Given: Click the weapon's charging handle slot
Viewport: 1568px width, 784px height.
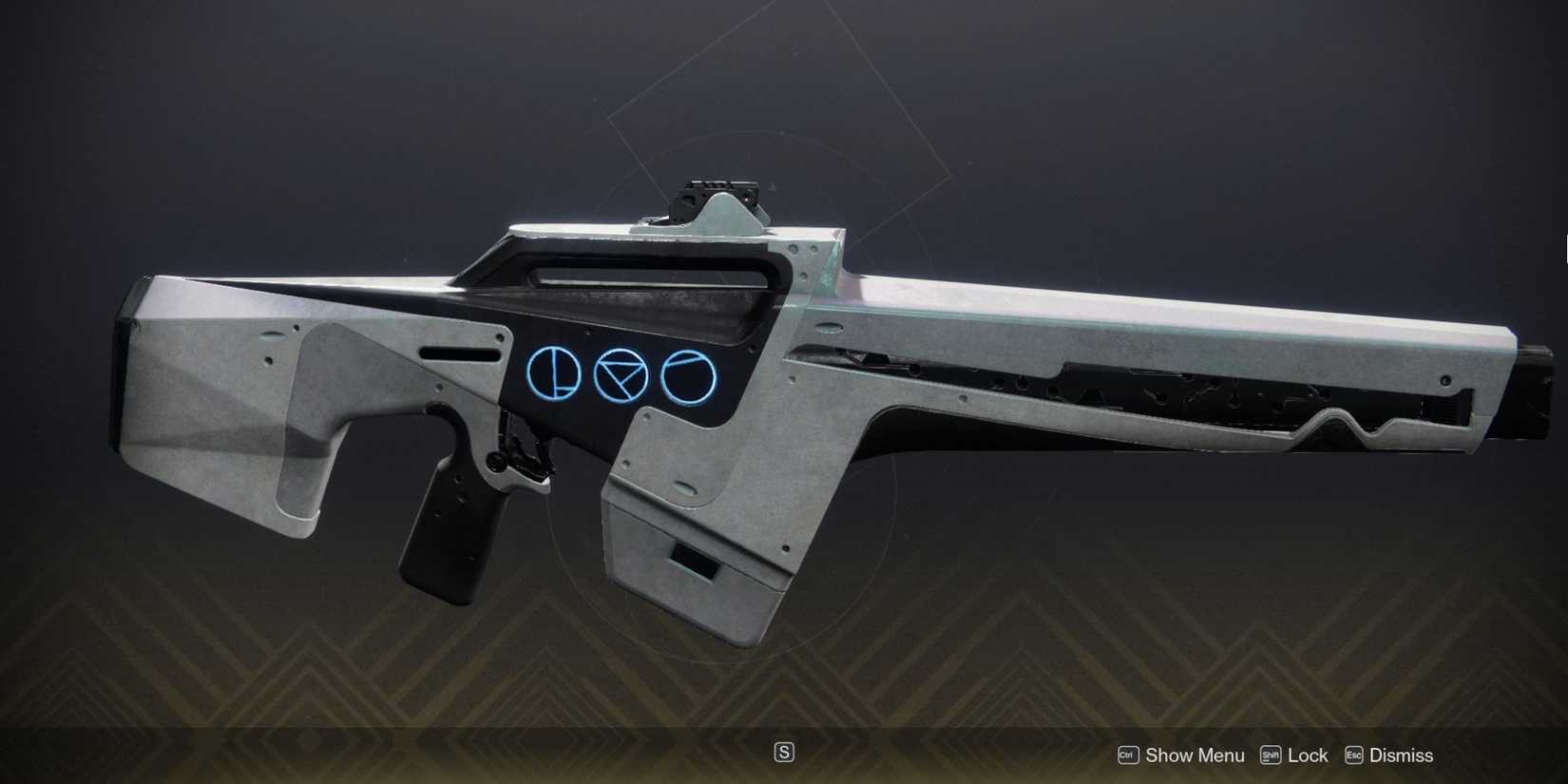Looking at the screenshot, I should (461, 353).
